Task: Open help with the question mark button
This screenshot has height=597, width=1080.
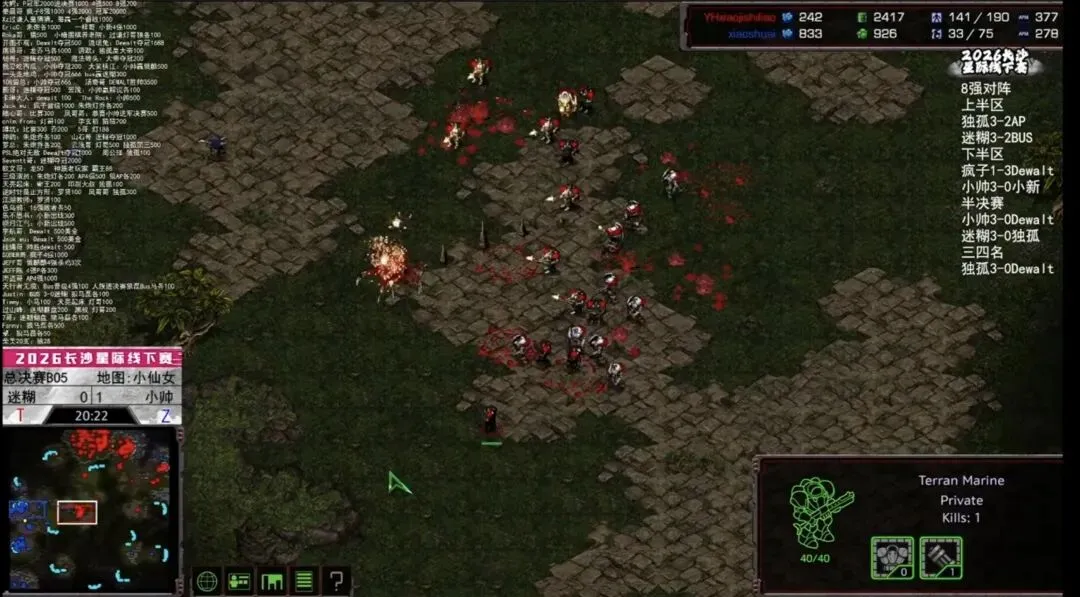Action: point(338,580)
